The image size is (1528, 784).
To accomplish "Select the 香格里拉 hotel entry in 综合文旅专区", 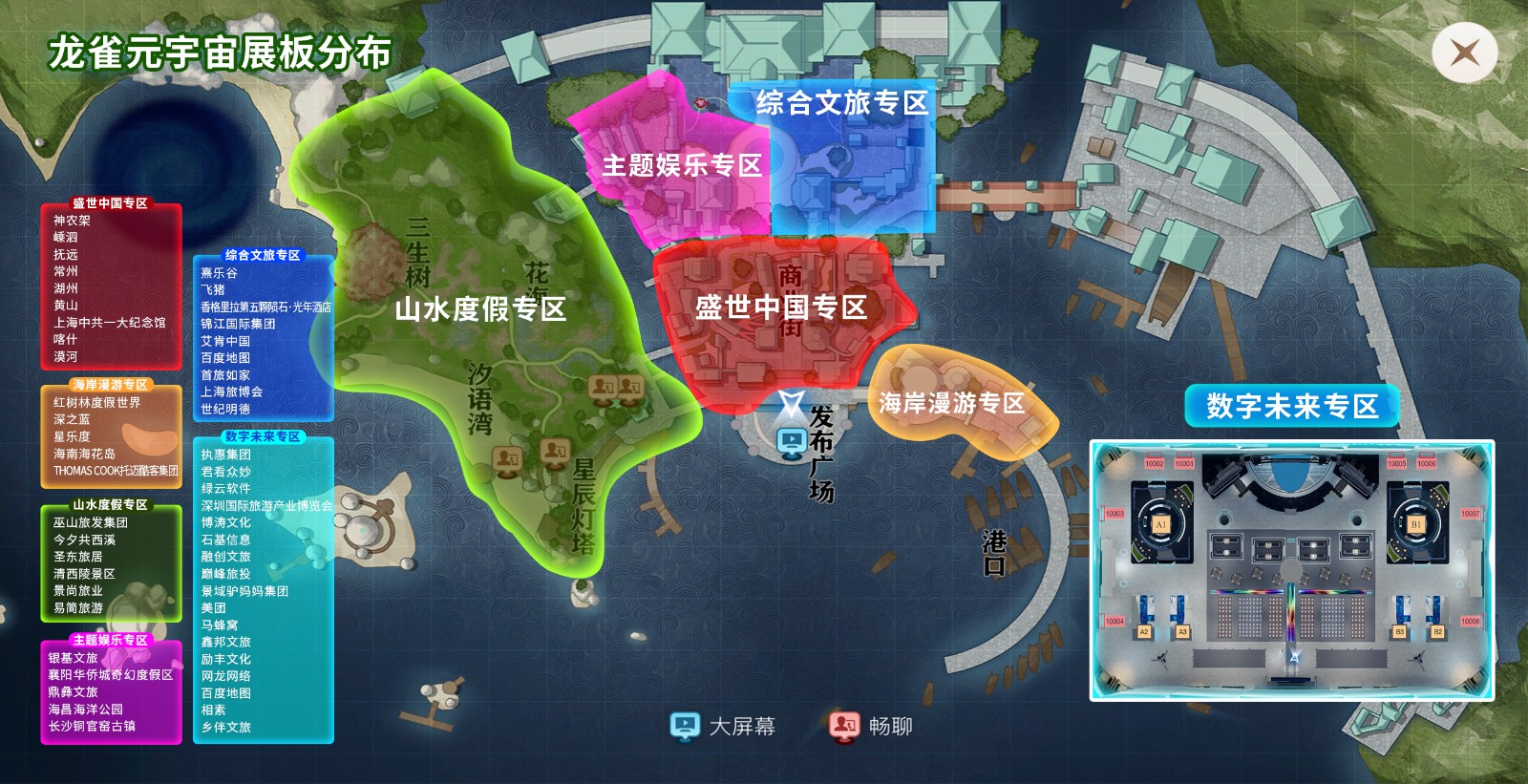I will (264, 308).
